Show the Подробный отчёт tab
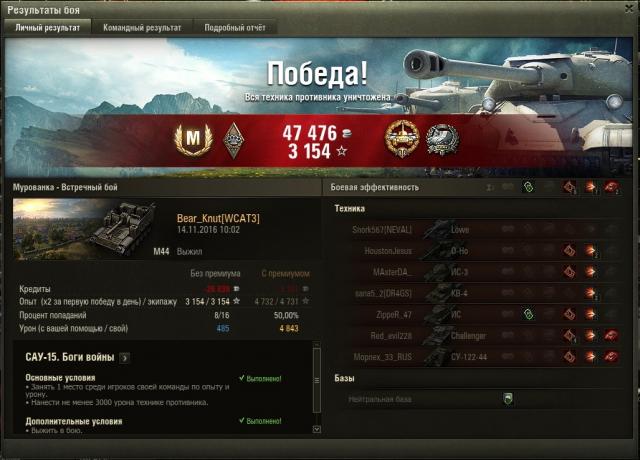This screenshot has height=460, width=640. pyautogui.click(x=235, y=28)
